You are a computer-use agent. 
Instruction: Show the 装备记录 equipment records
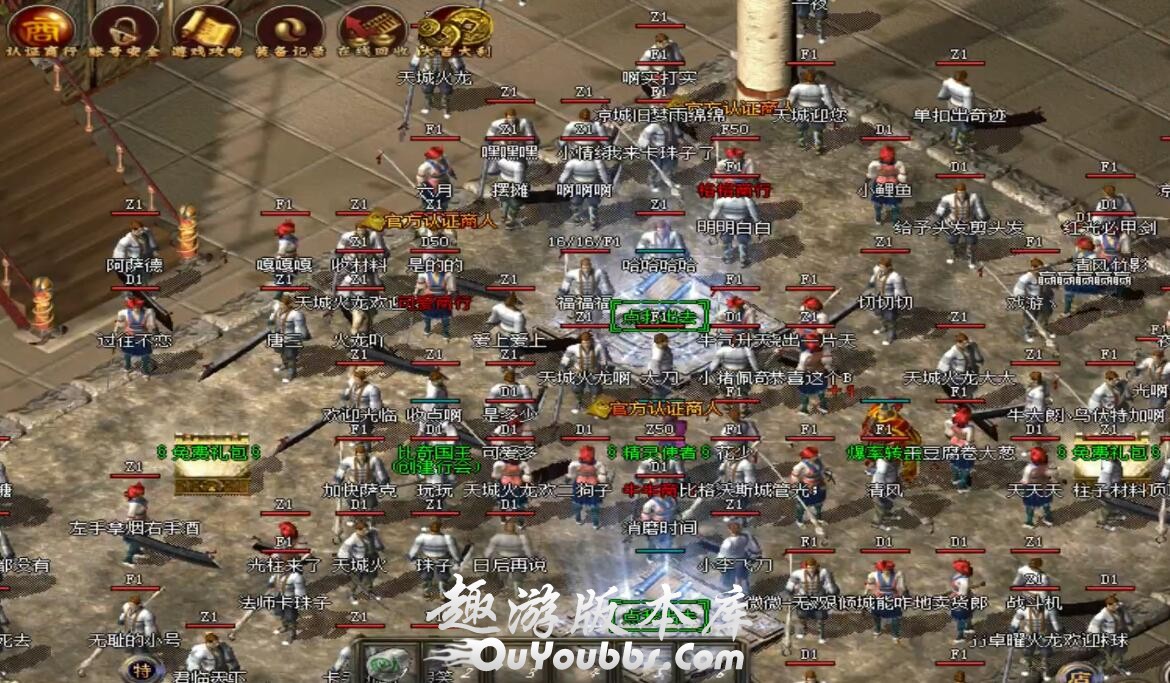click(x=289, y=28)
